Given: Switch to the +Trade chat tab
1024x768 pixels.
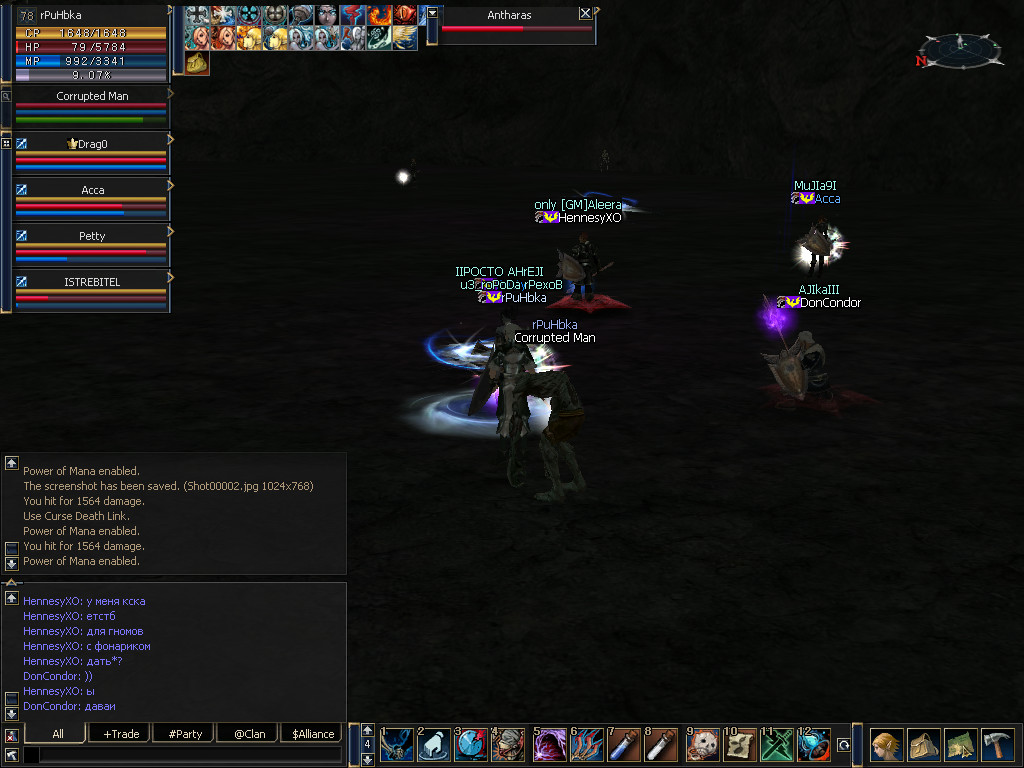Looking at the screenshot, I should coord(121,734).
